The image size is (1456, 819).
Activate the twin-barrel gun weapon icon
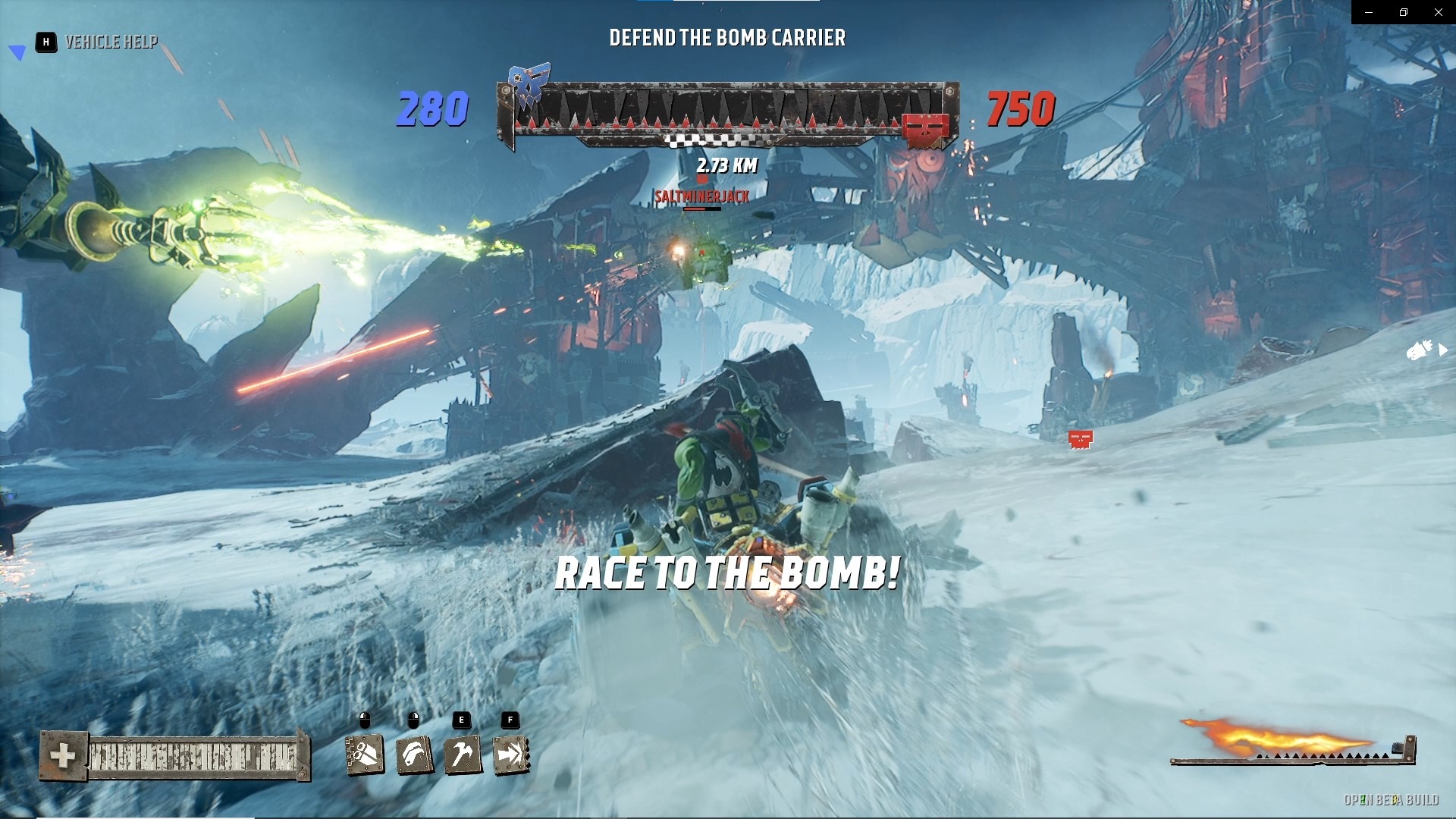(x=365, y=755)
